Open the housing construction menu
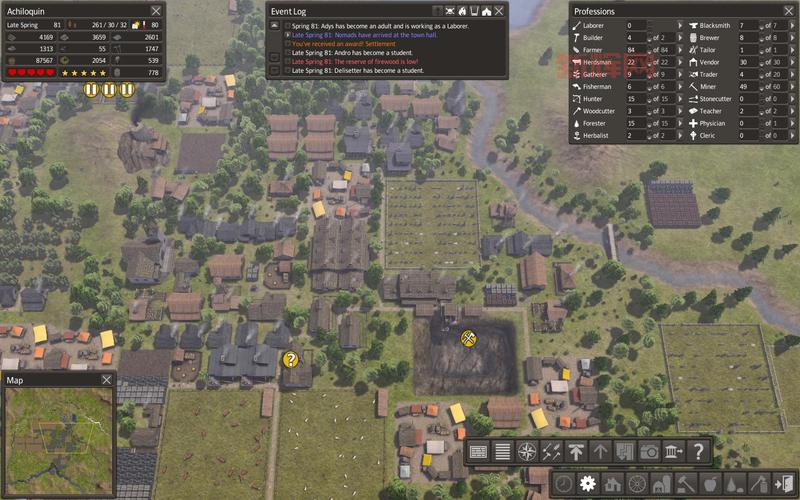 tap(613, 483)
